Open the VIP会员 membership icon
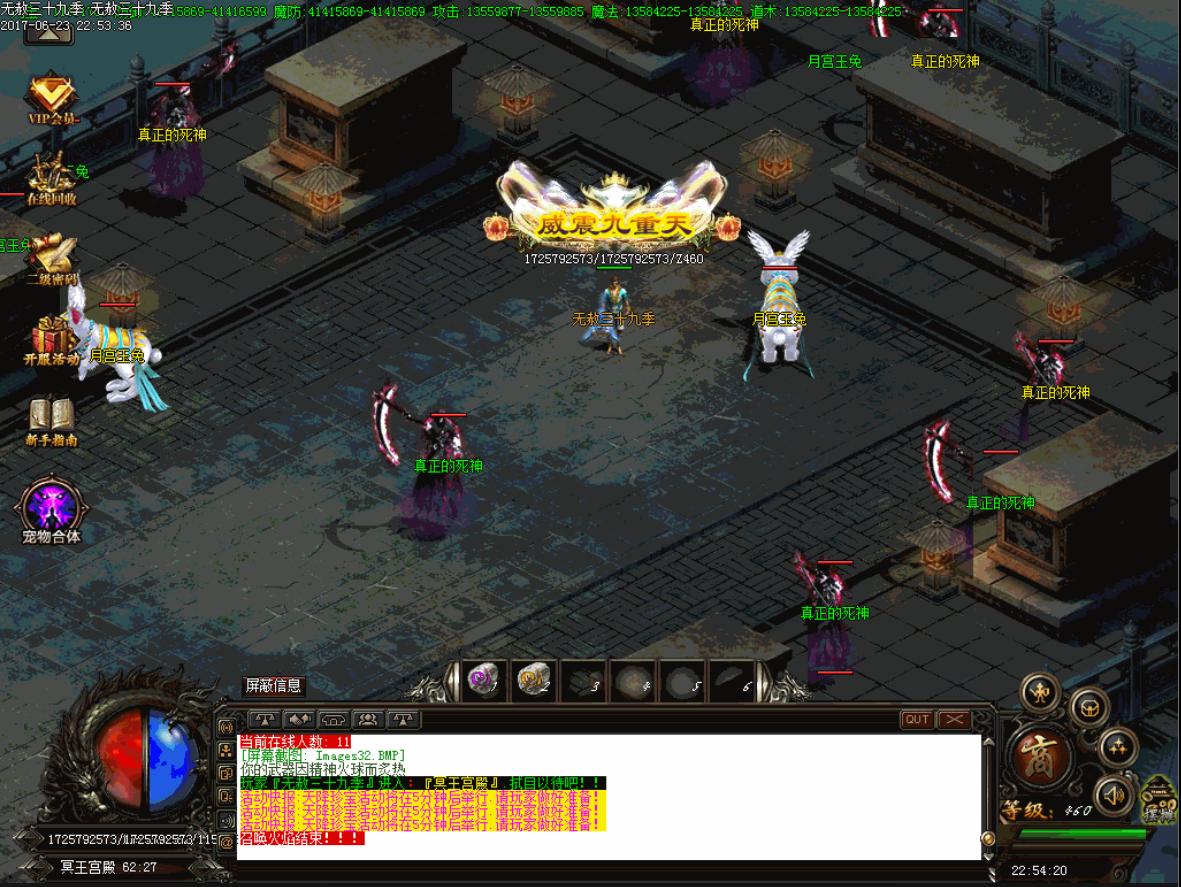Image resolution: width=1181 pixels, height=887 pixels. [x=52, y=98]
